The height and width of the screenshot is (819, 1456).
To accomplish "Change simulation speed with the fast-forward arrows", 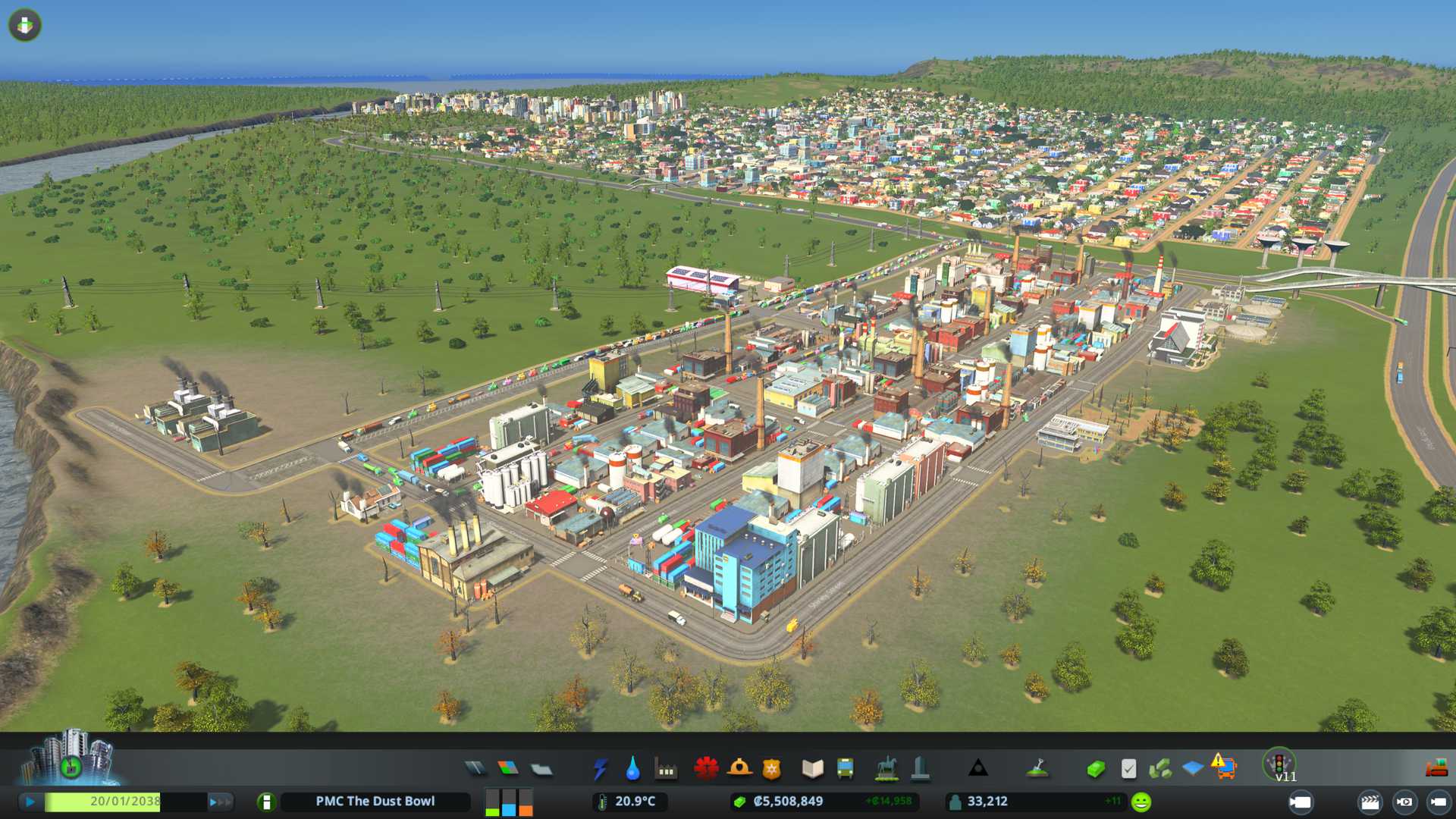I will click(220, 802).
